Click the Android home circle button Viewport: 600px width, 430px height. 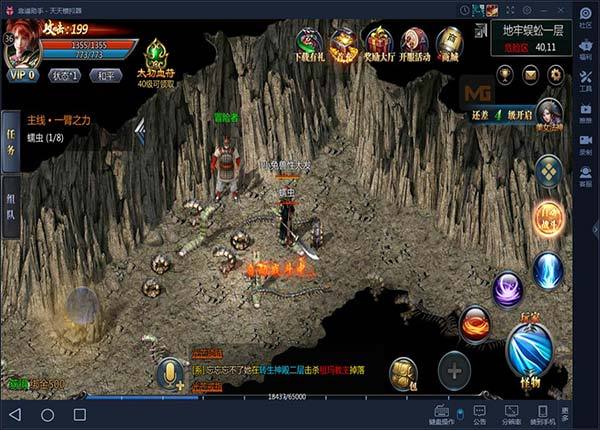[x=47, y=414]
